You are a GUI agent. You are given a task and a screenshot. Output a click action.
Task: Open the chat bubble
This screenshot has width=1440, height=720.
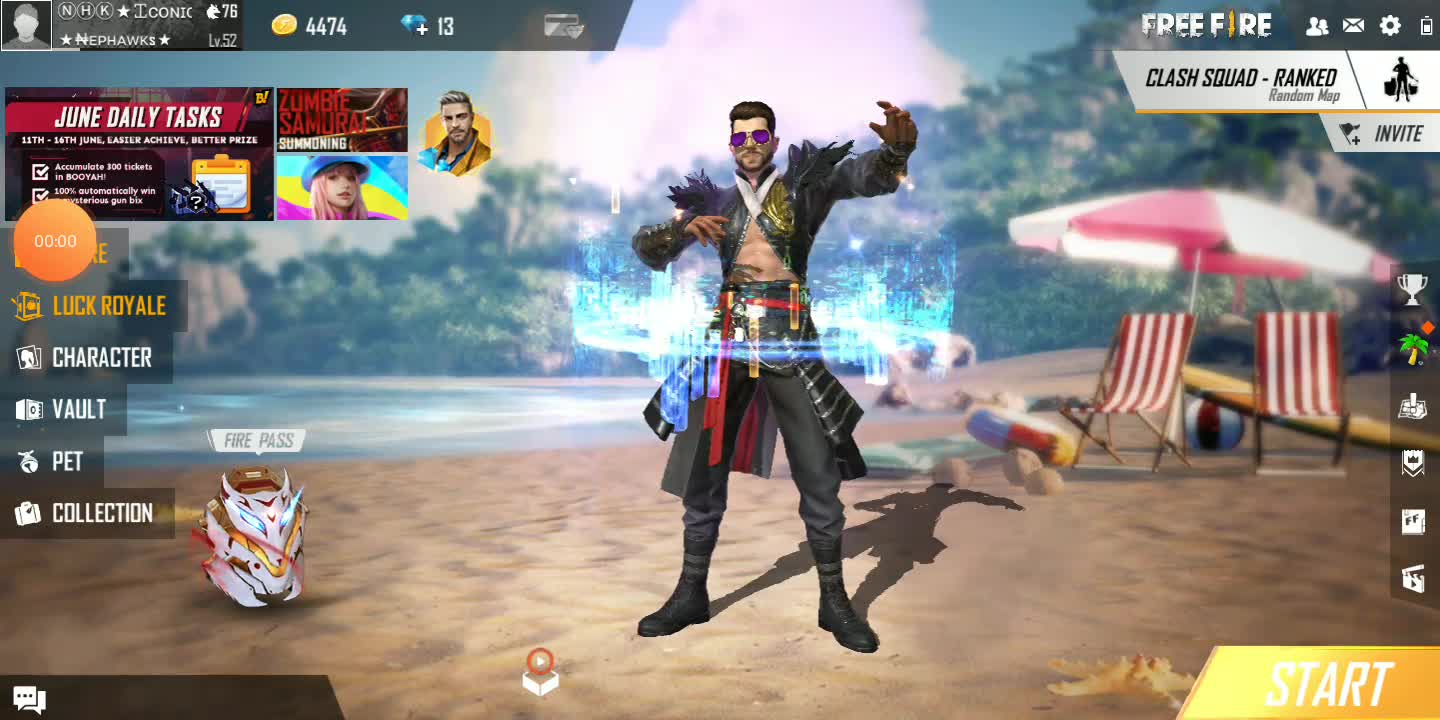point(27,700)
